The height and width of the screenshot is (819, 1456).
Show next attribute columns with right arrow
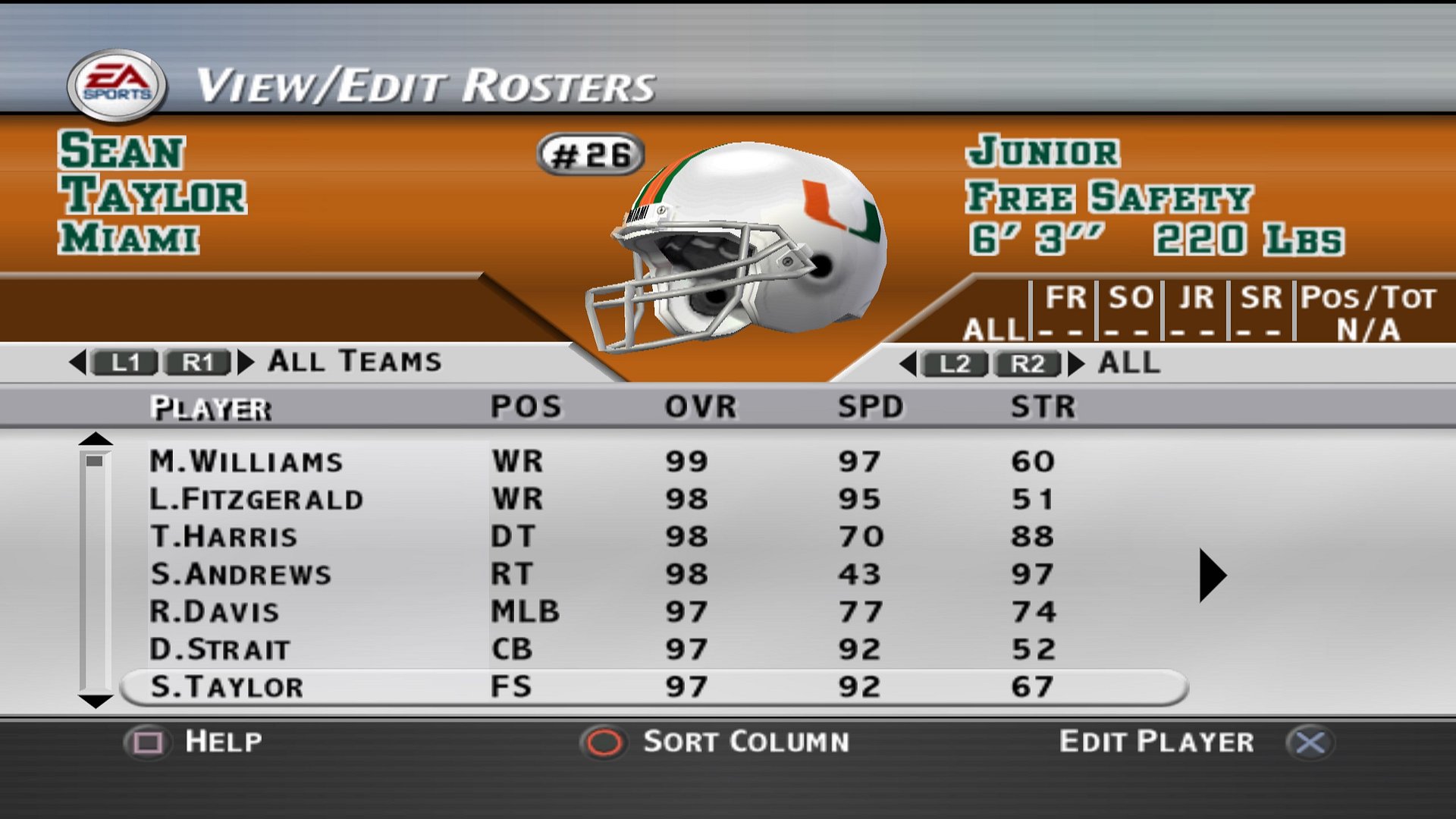click(1212, 576)
